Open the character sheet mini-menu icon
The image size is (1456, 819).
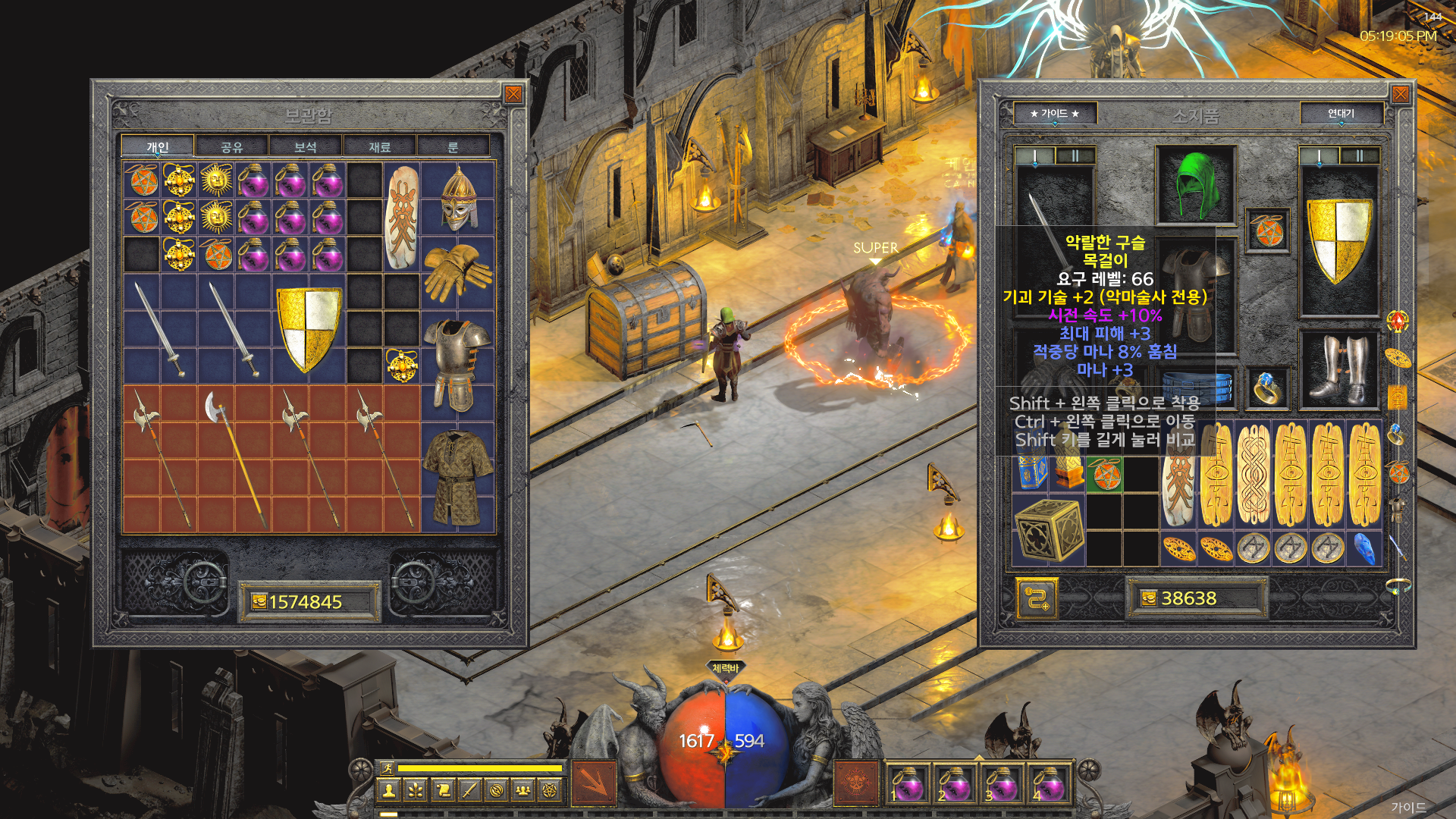point(389,791)
